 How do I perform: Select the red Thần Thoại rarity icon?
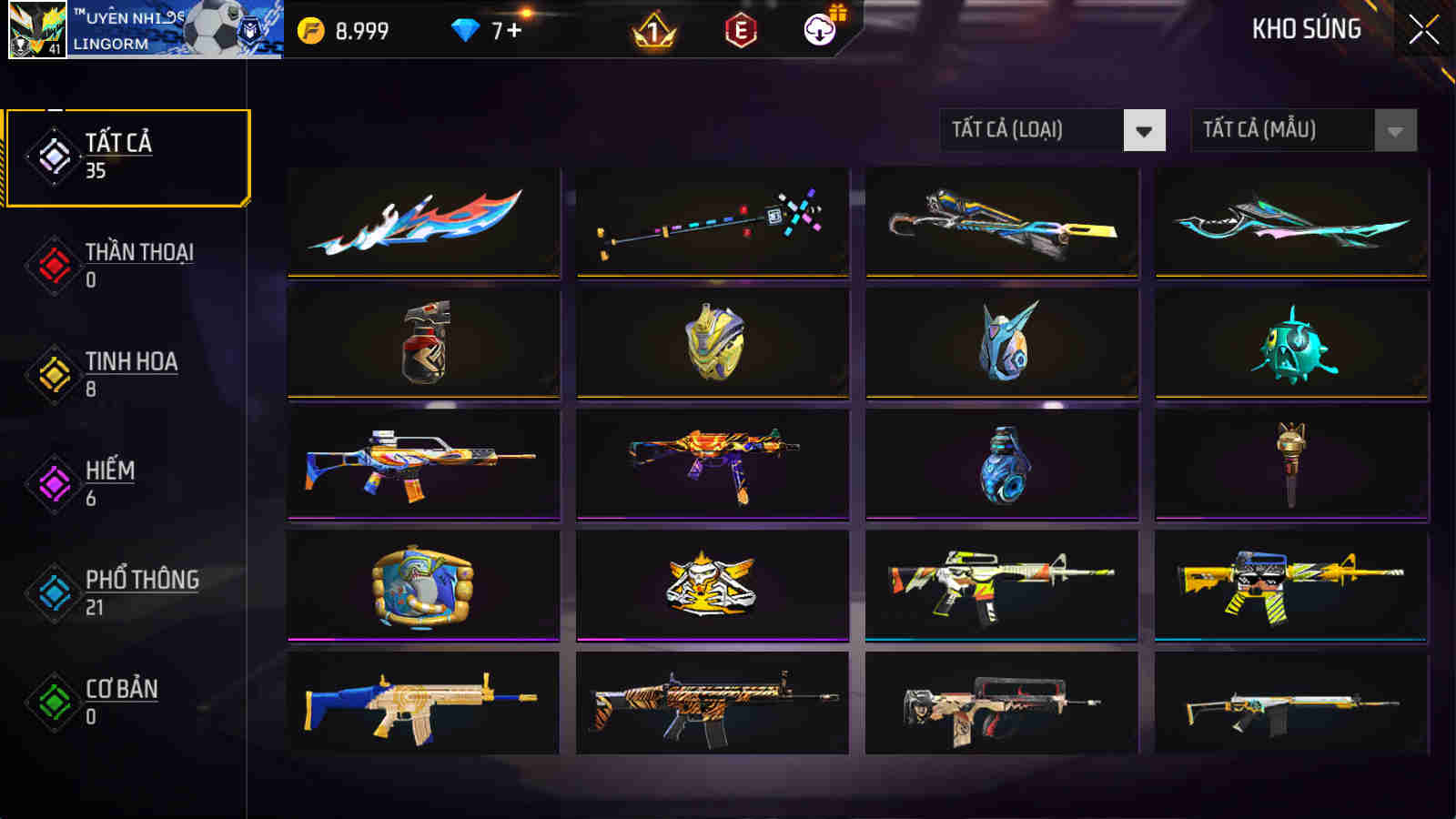pyautogui.click(x=52, y=264)
